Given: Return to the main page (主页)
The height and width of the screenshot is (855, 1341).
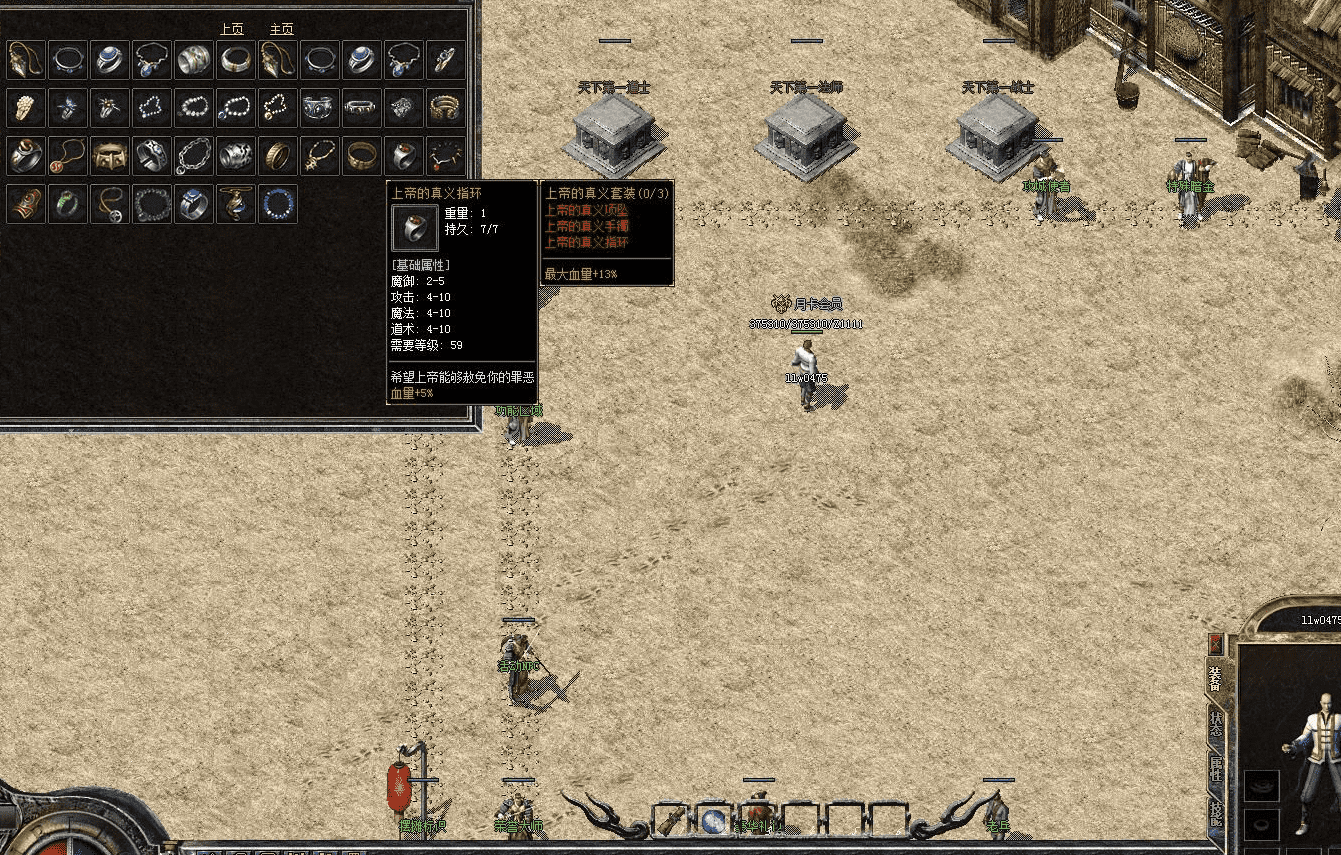Looking at the screenshot, I should coord(282,30).
